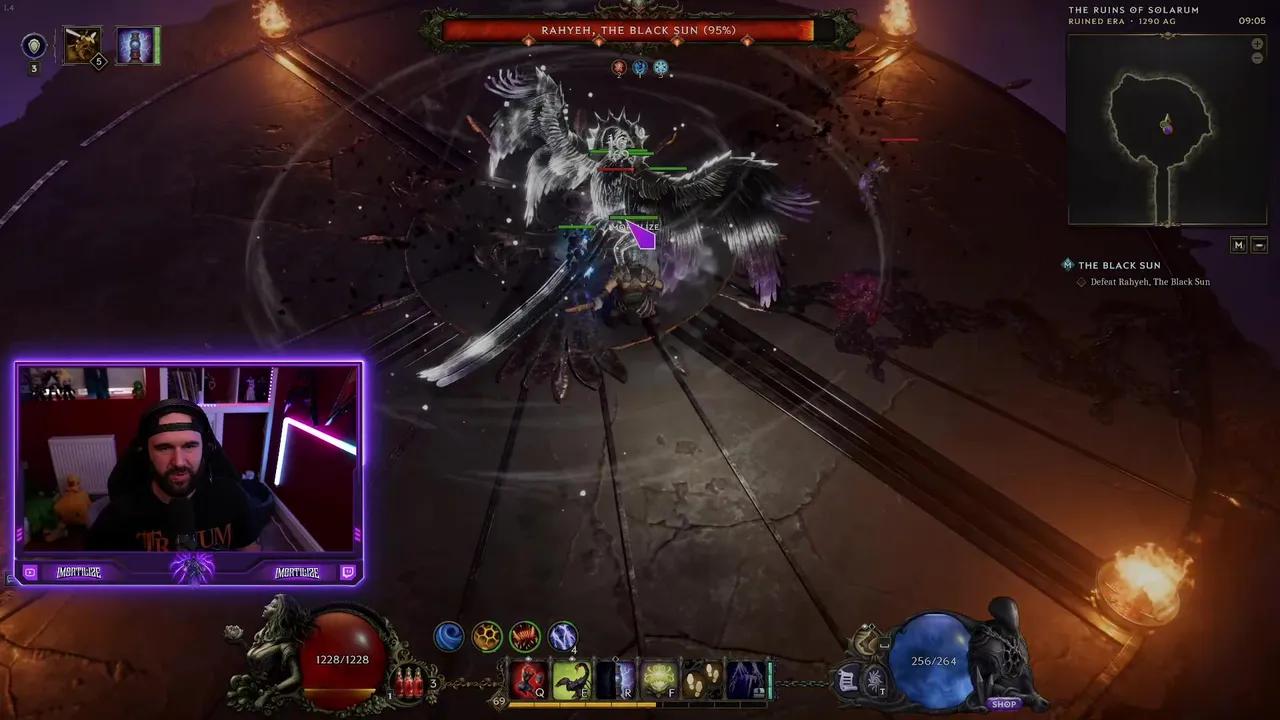
Task: Drink the red health potion
Action: click(x=408, y=682)
